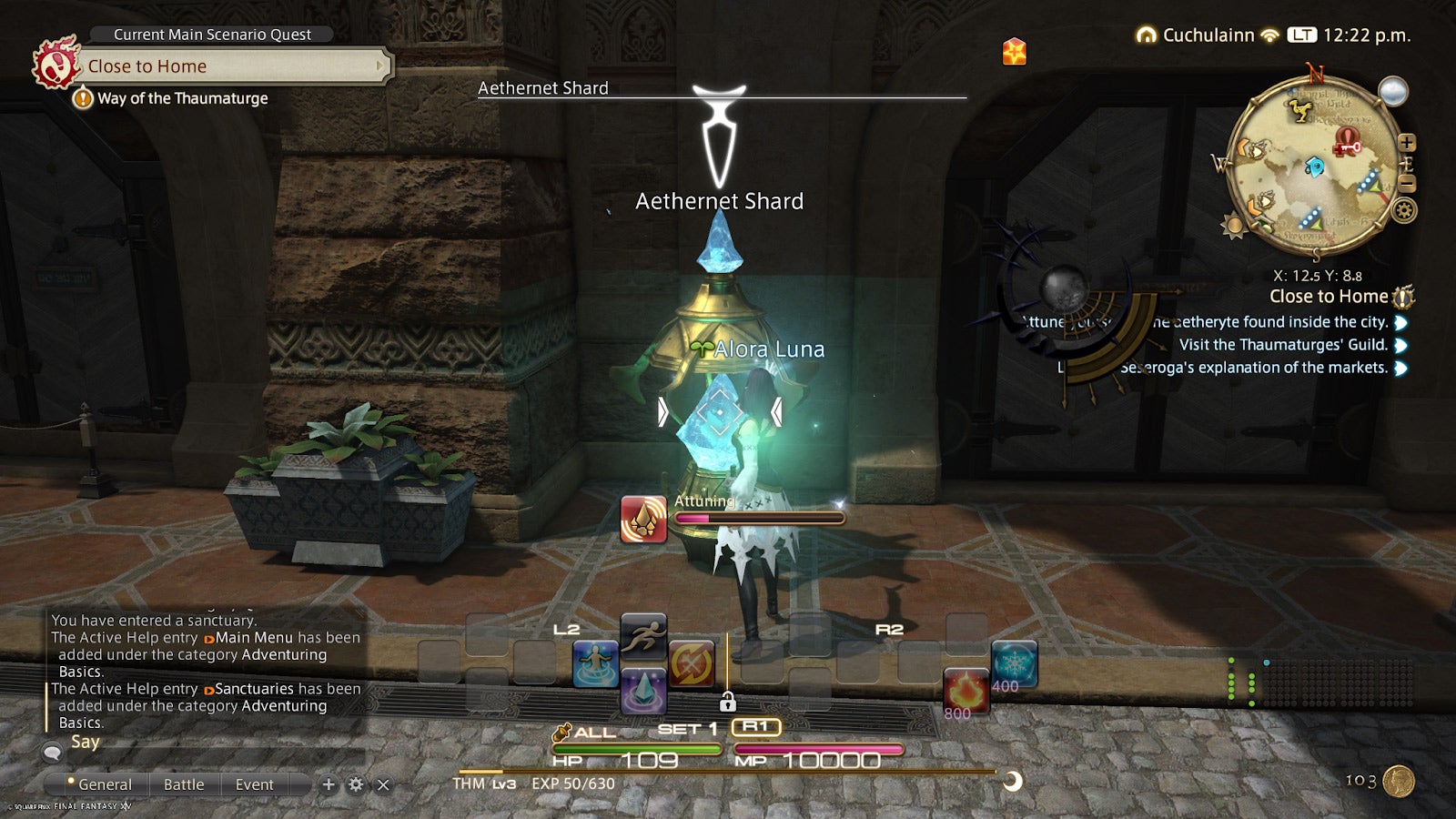Switch to the Event chat tab

tap(253, 784)
